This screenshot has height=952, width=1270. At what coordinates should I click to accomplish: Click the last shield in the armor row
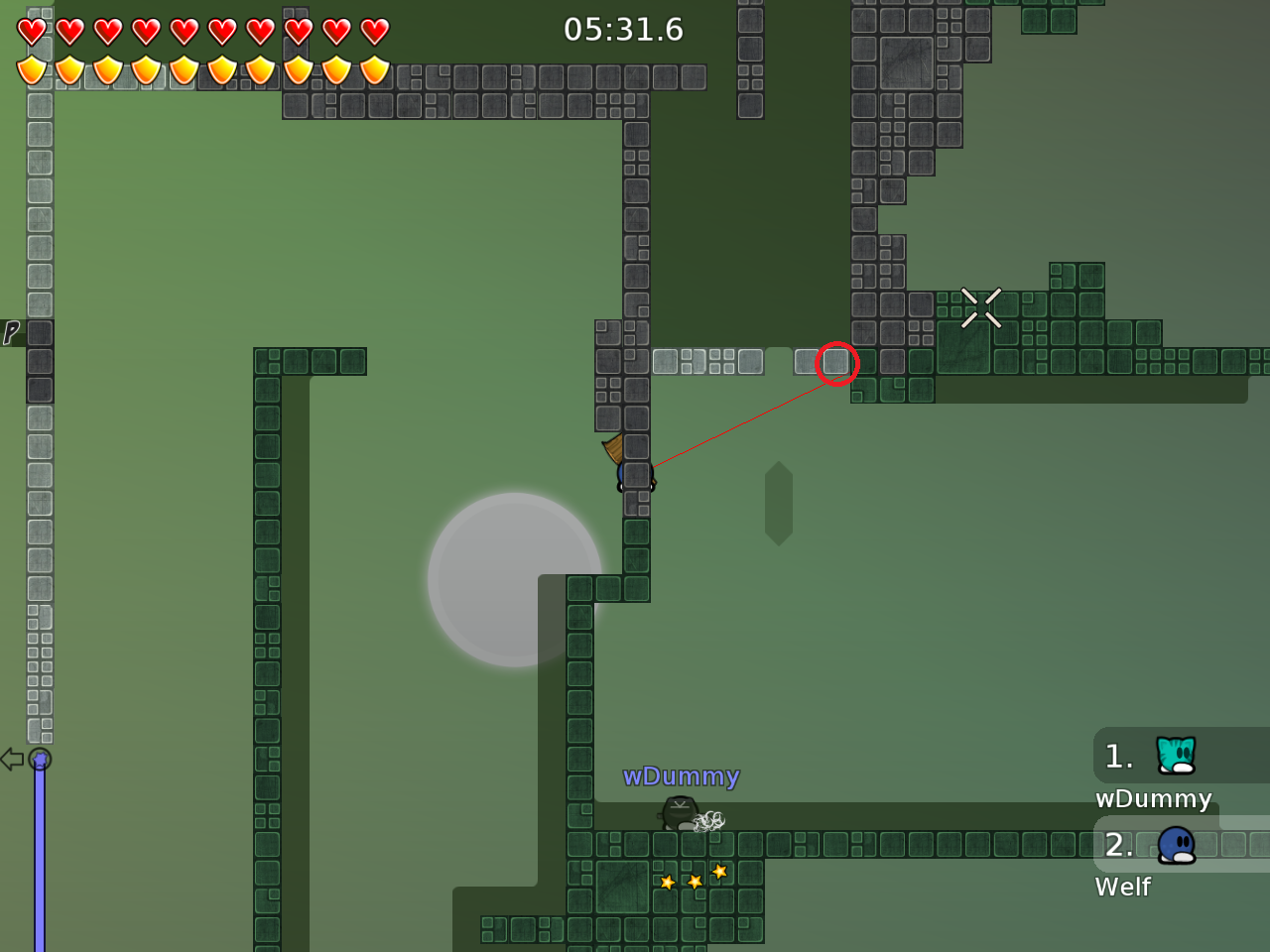(x=373, y=69)
